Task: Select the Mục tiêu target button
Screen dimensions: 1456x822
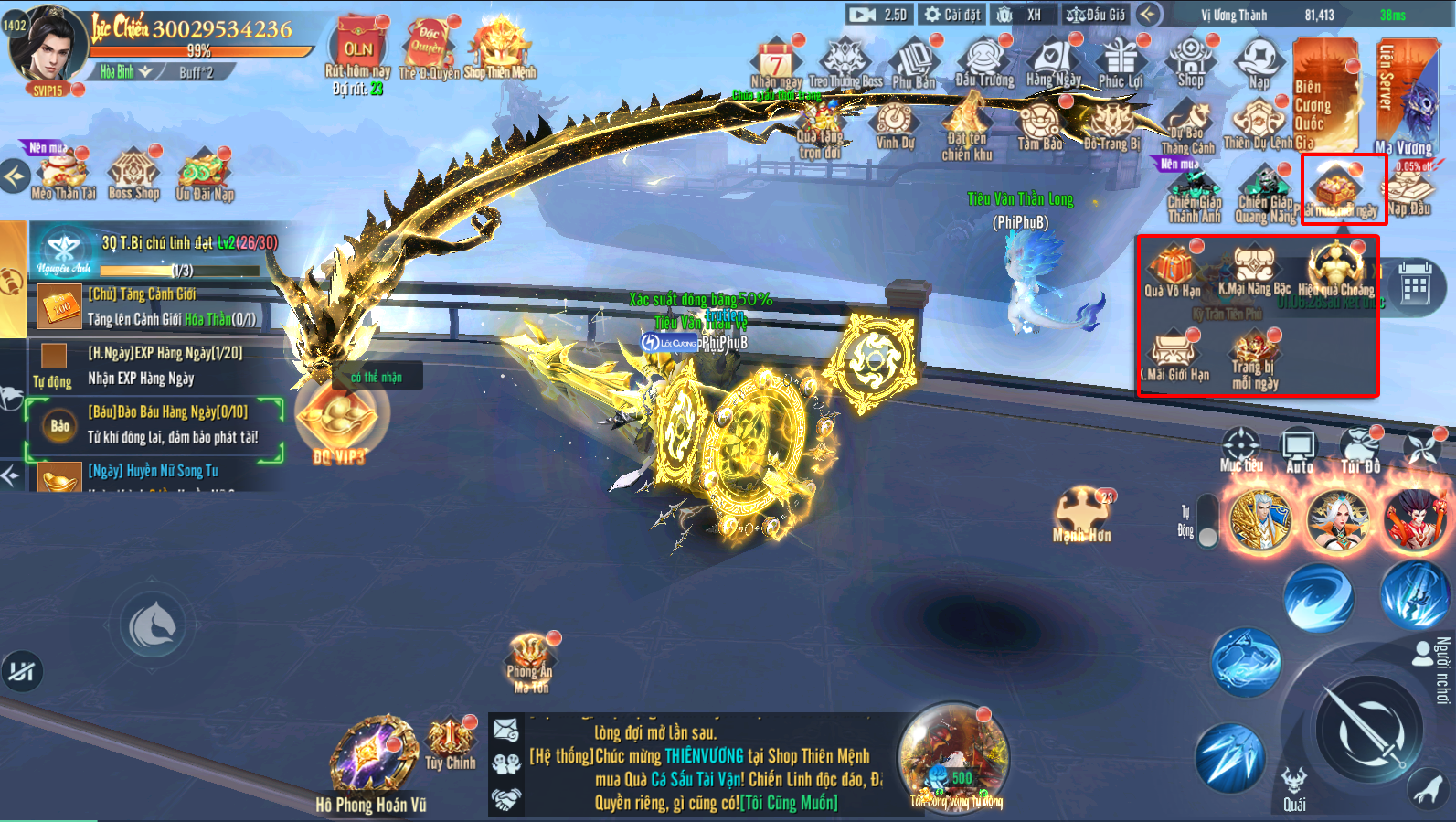Action: (x=1241, y=450)
